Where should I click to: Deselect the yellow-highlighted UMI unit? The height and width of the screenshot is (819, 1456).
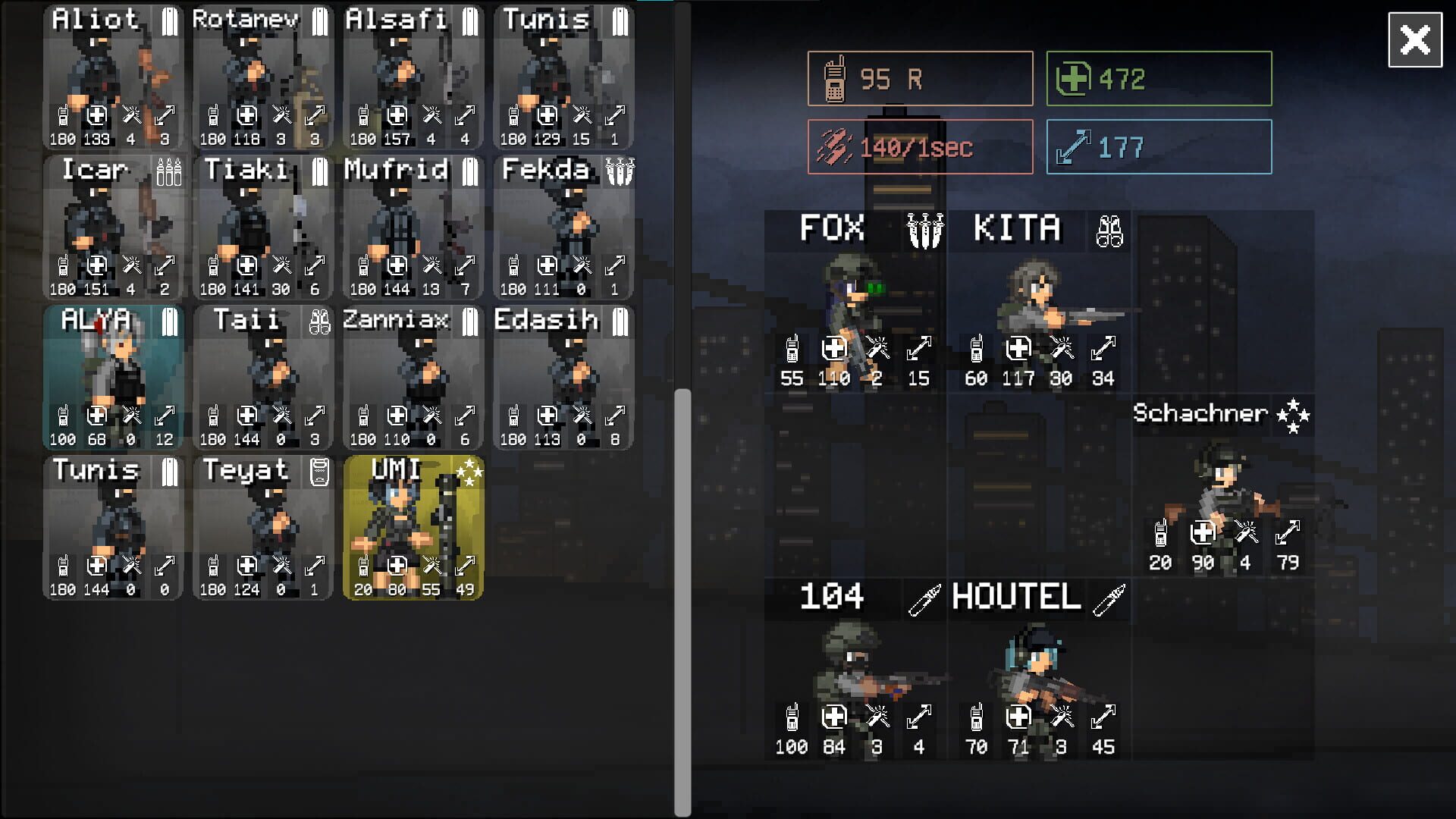[x=413, y=527]
